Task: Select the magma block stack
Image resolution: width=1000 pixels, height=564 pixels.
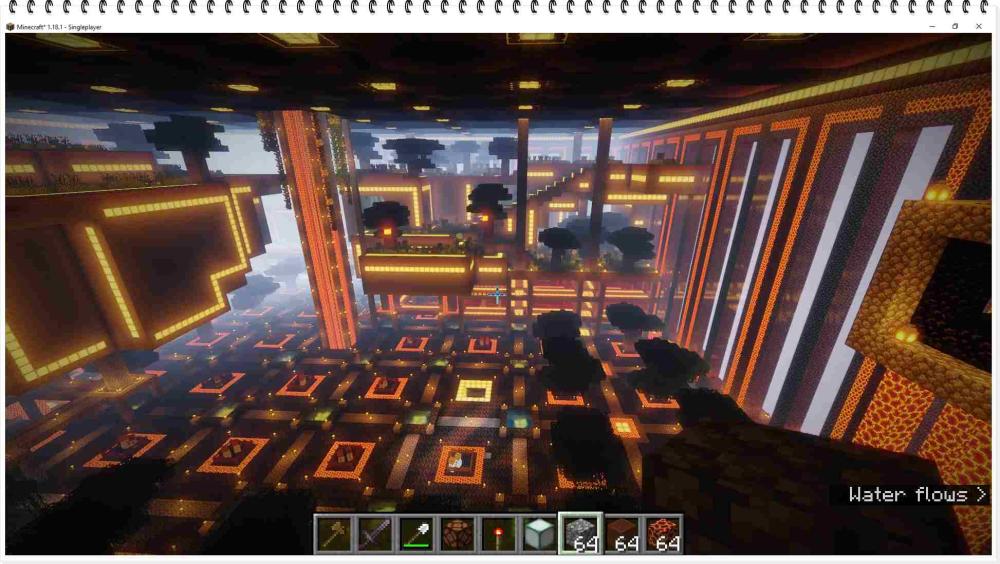Action: (x=663, y=534)
